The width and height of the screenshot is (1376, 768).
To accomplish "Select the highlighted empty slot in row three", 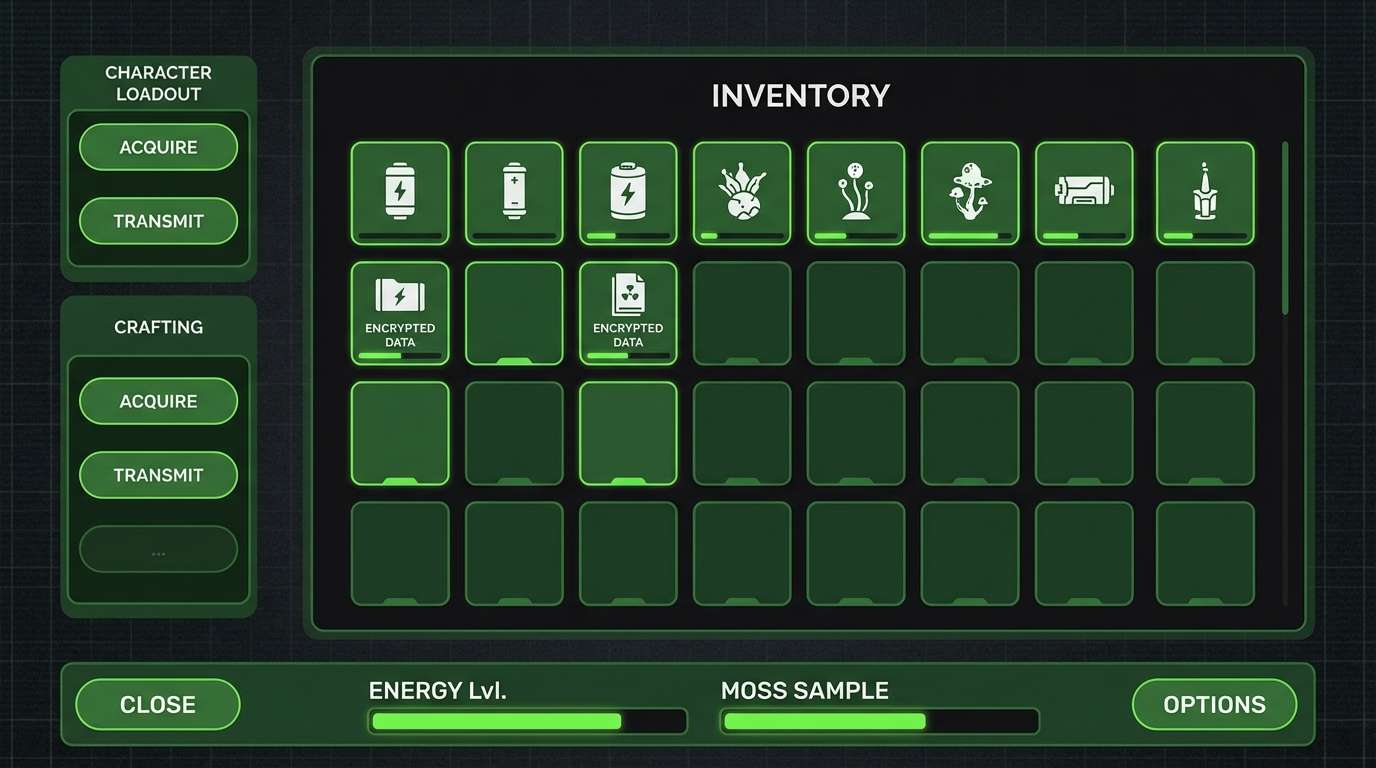I will pyautogui.click(x=399, y=432).
